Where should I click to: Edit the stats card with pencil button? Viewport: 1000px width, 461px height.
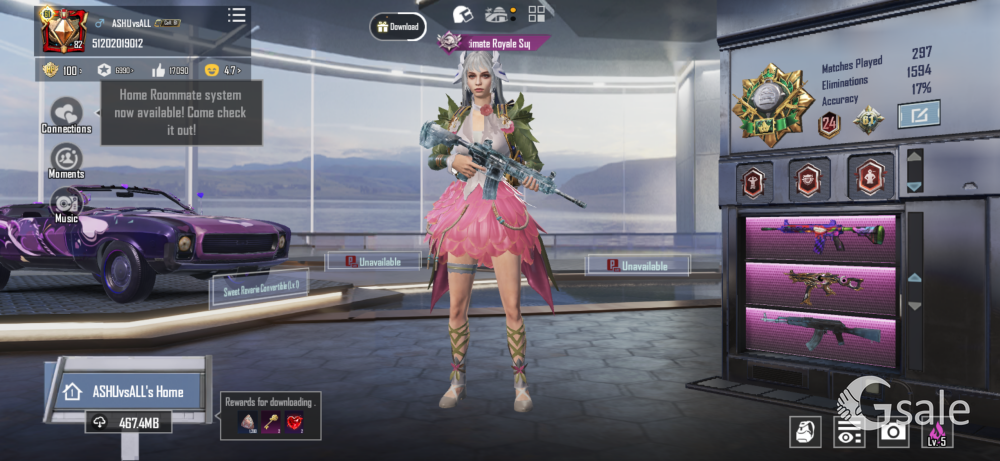918,115
